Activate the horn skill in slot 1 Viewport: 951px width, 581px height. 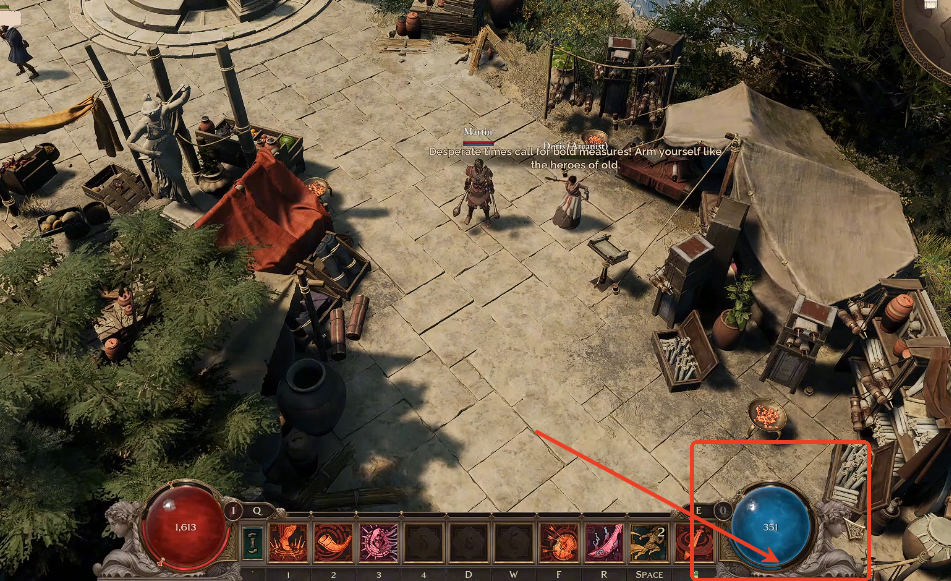pyautogui.click(x=289, y=543)
